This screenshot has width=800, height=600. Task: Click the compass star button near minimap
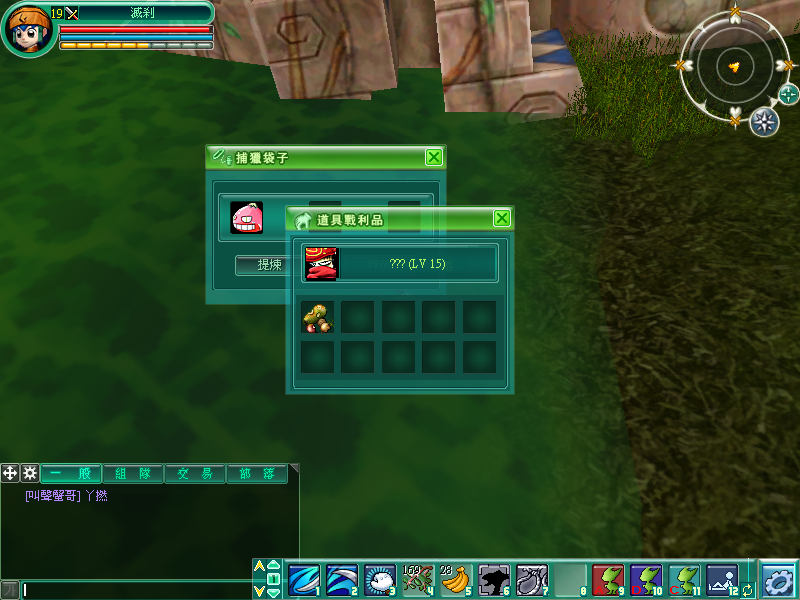pyautogui.click(x=764, y=121)
